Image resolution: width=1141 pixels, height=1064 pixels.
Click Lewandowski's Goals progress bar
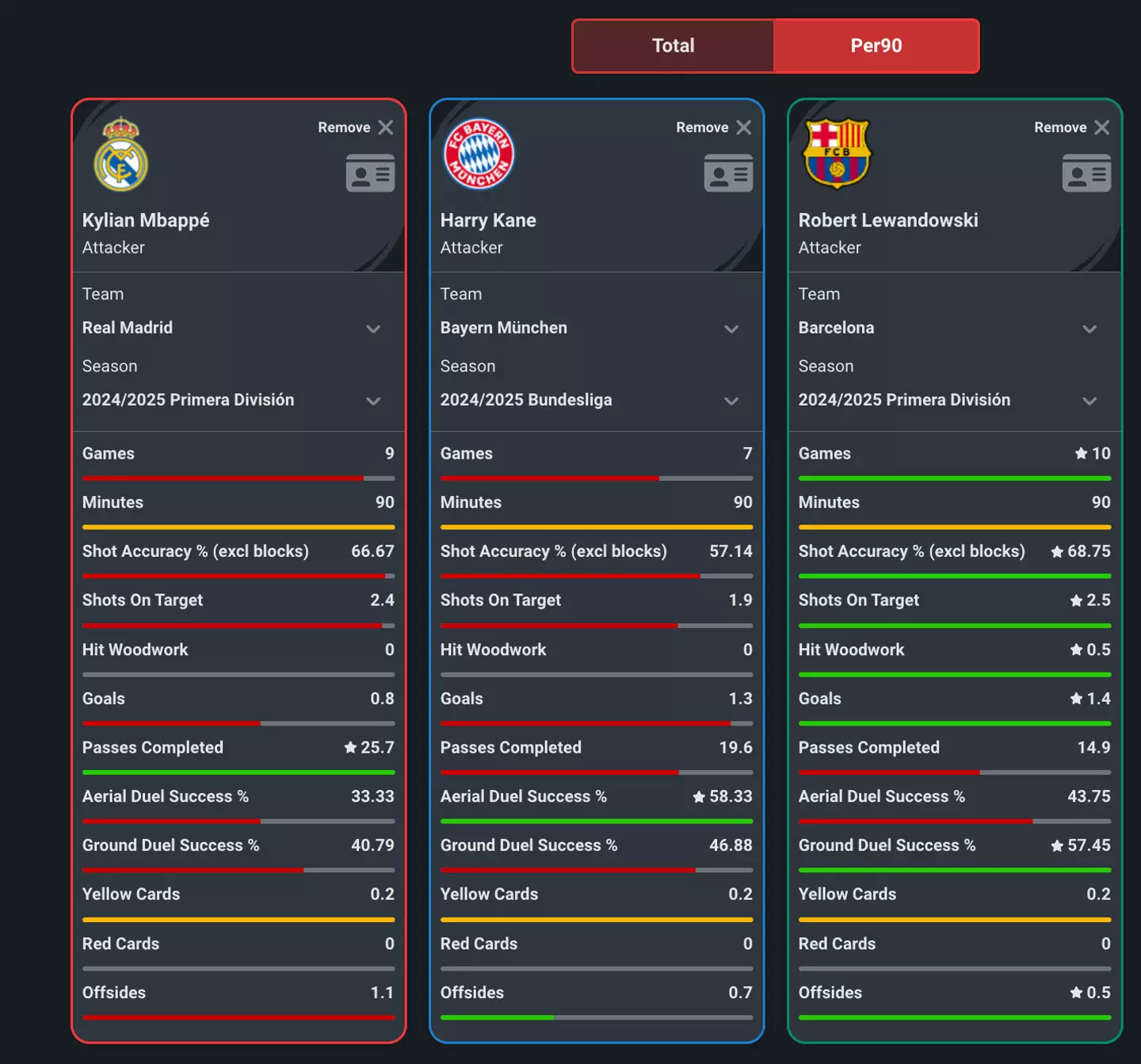pyautogui.click(x=954, y=723)
